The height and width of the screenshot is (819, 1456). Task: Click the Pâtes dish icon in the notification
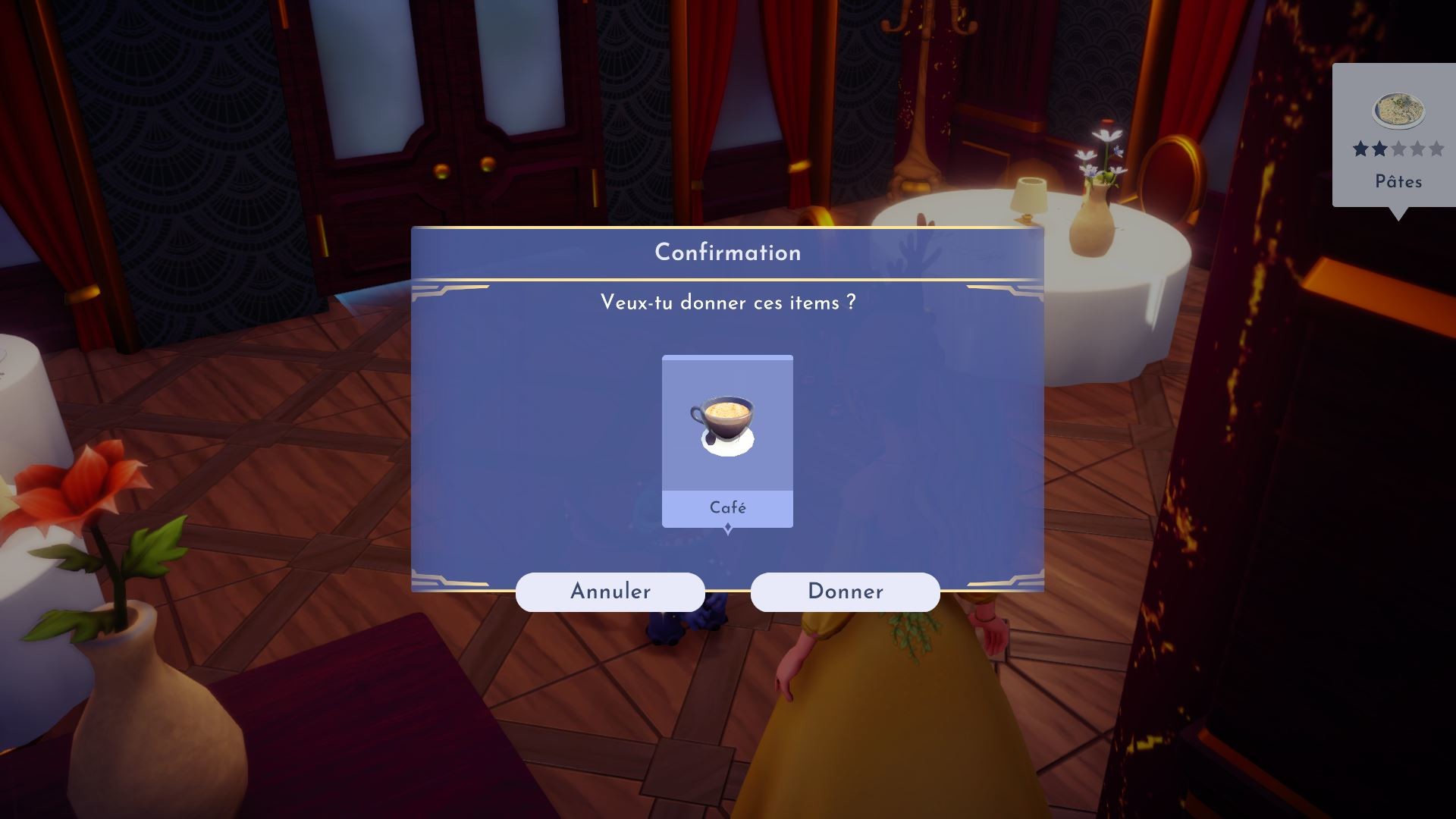tap(1398, 110)
